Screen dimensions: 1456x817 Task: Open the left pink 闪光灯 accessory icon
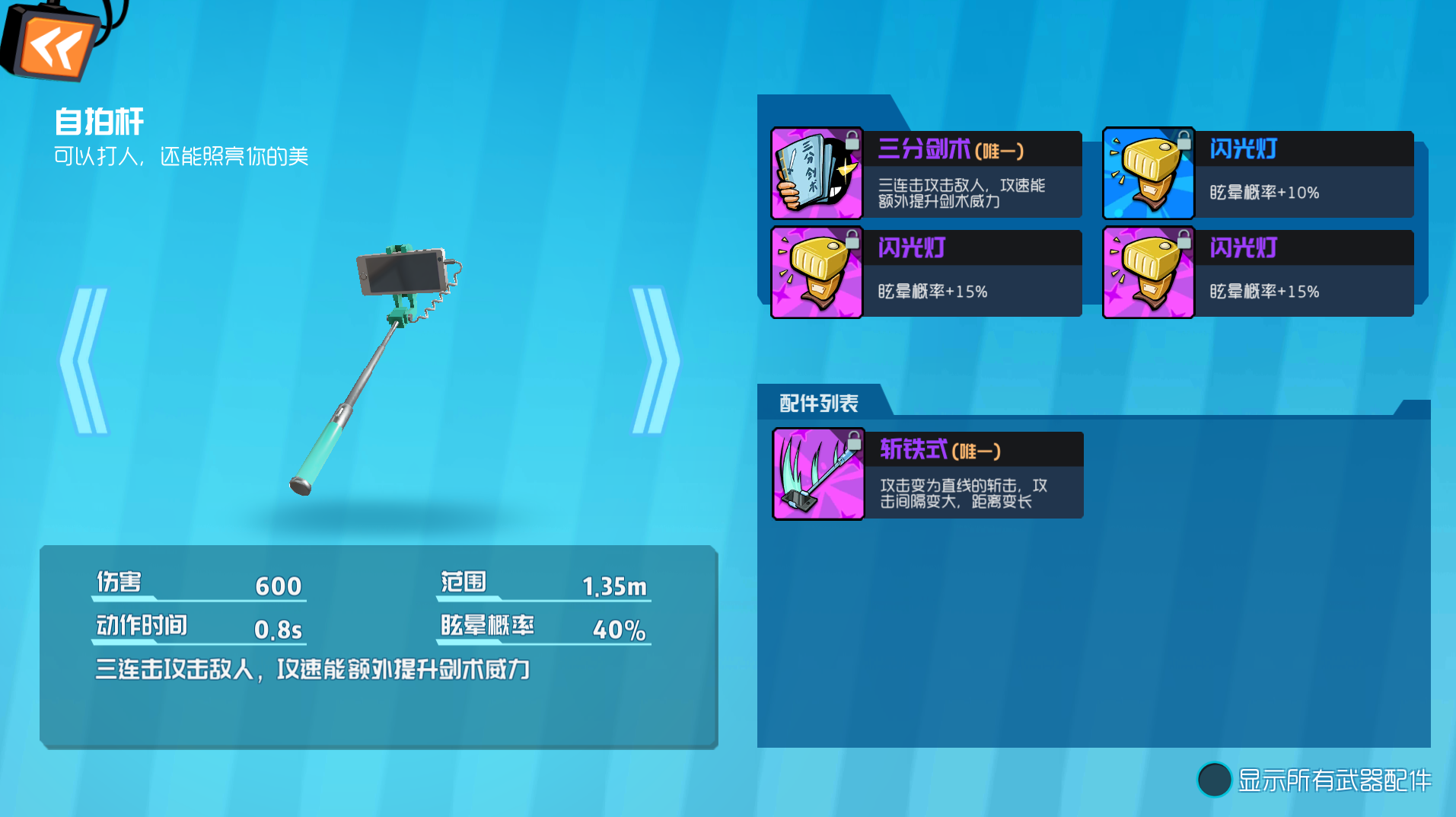[816, 272]
